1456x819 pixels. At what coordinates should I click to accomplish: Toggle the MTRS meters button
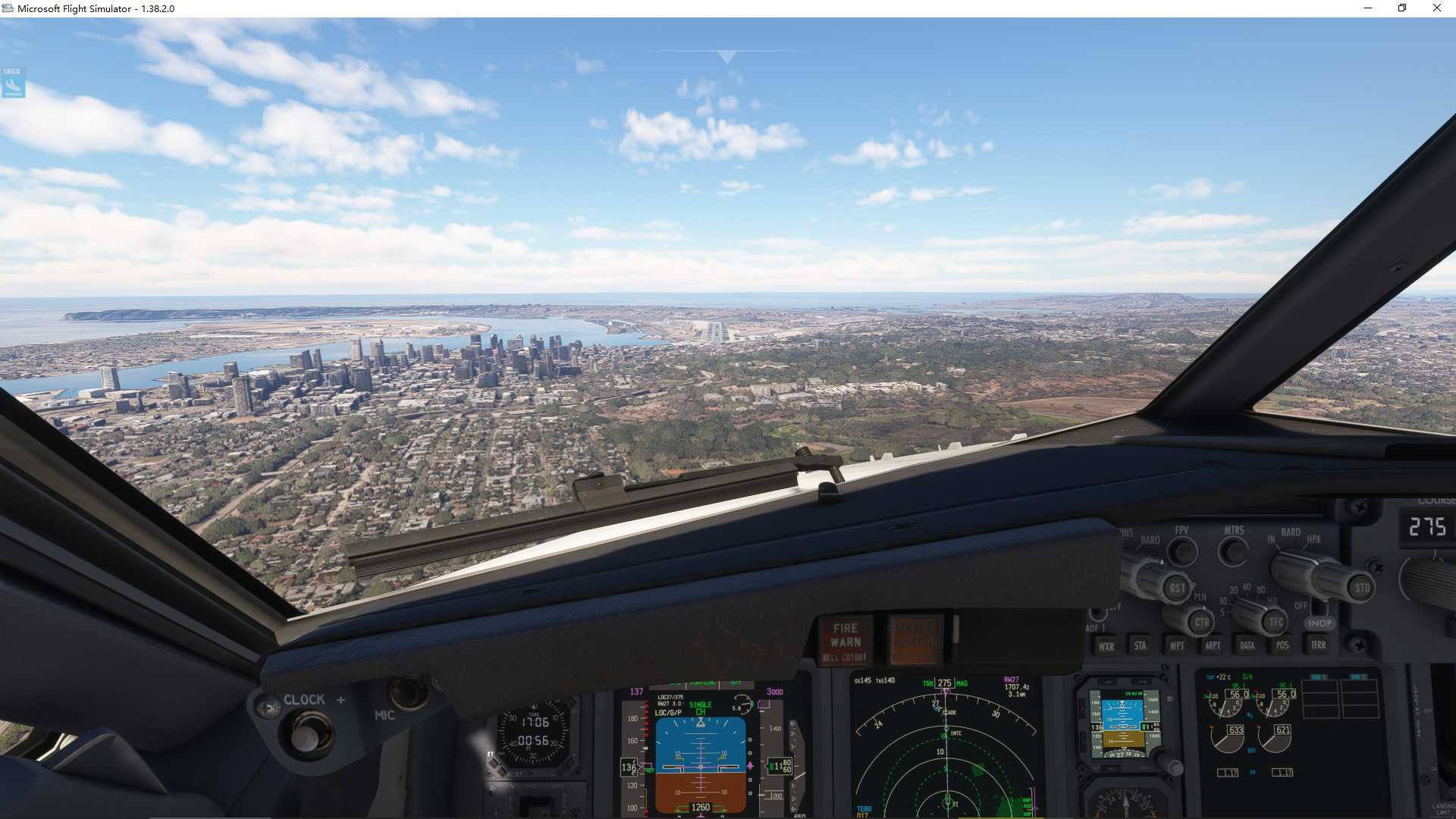[1233, 551]
